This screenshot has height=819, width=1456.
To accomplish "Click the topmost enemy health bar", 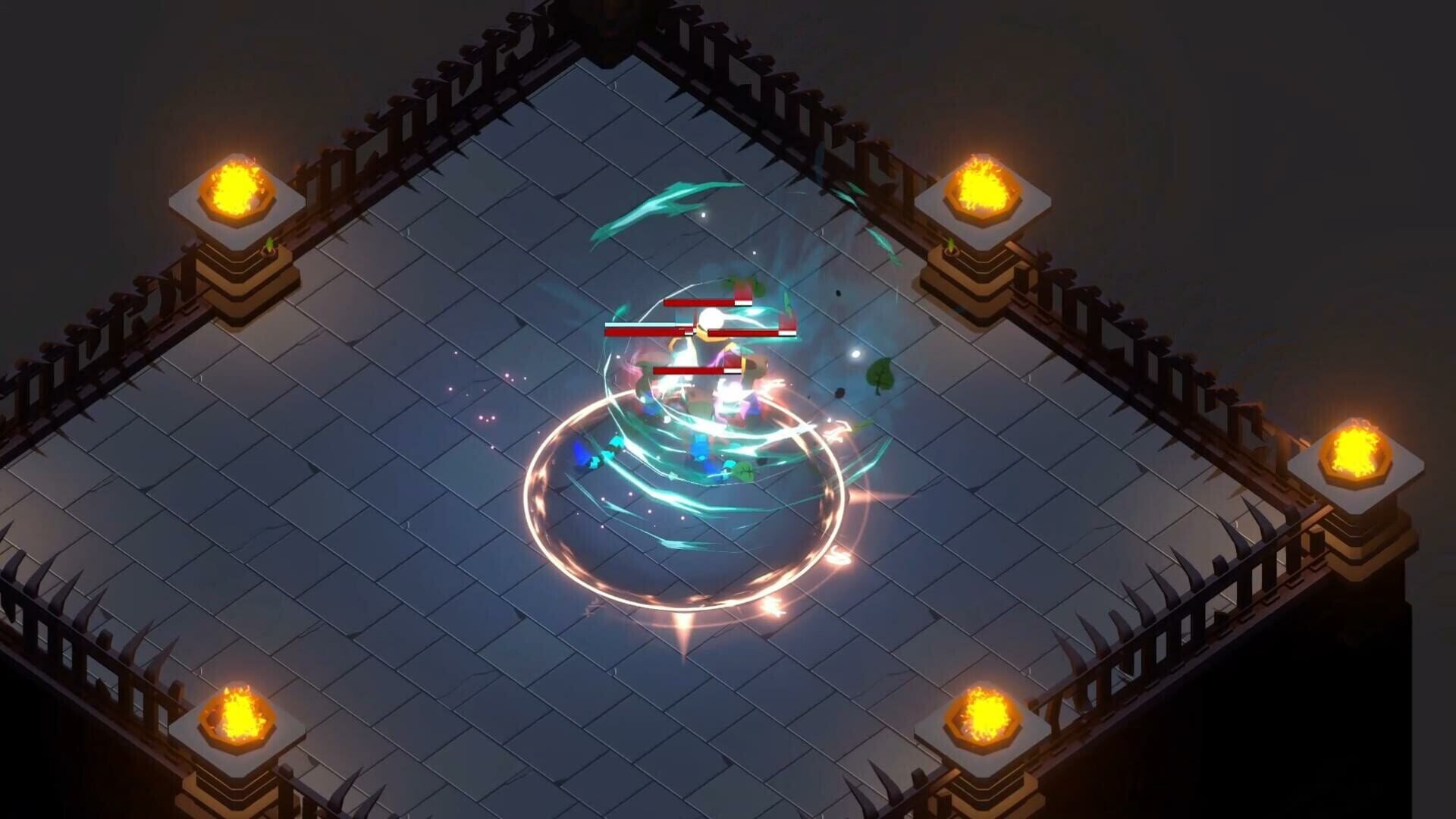I will tap(705, 302).
